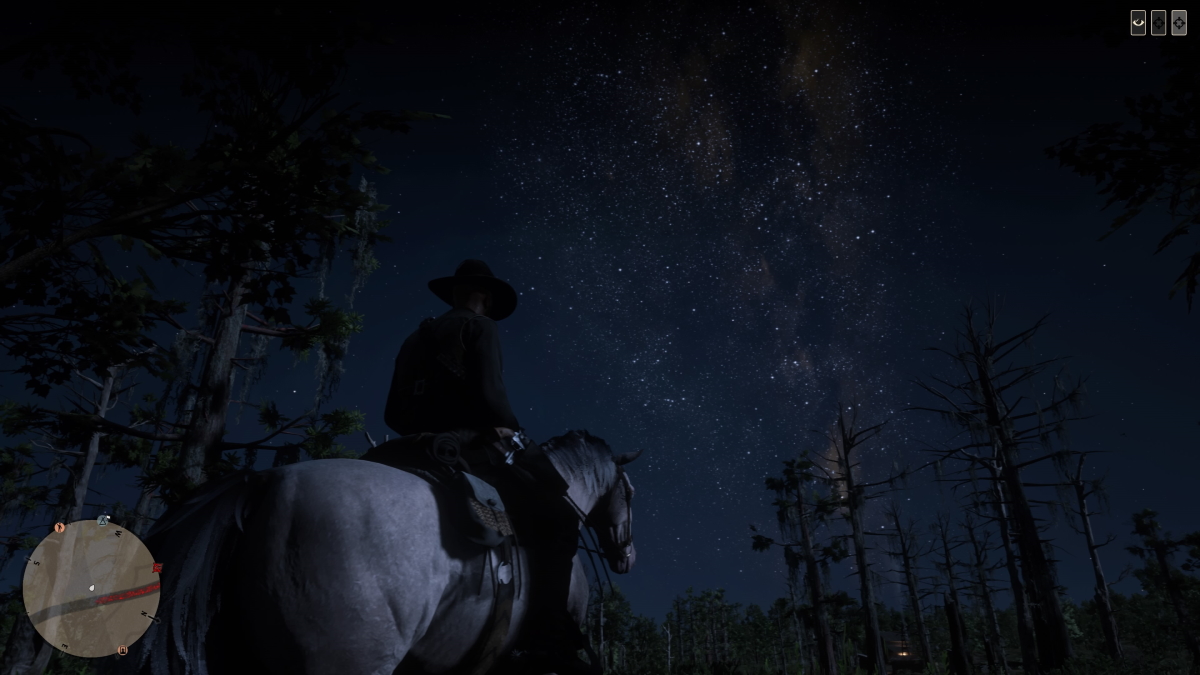Click the red waypoint marker on minimap
Image resolution: width=1200 pixels, height=675 pixels.
click(x=156, y=568)
